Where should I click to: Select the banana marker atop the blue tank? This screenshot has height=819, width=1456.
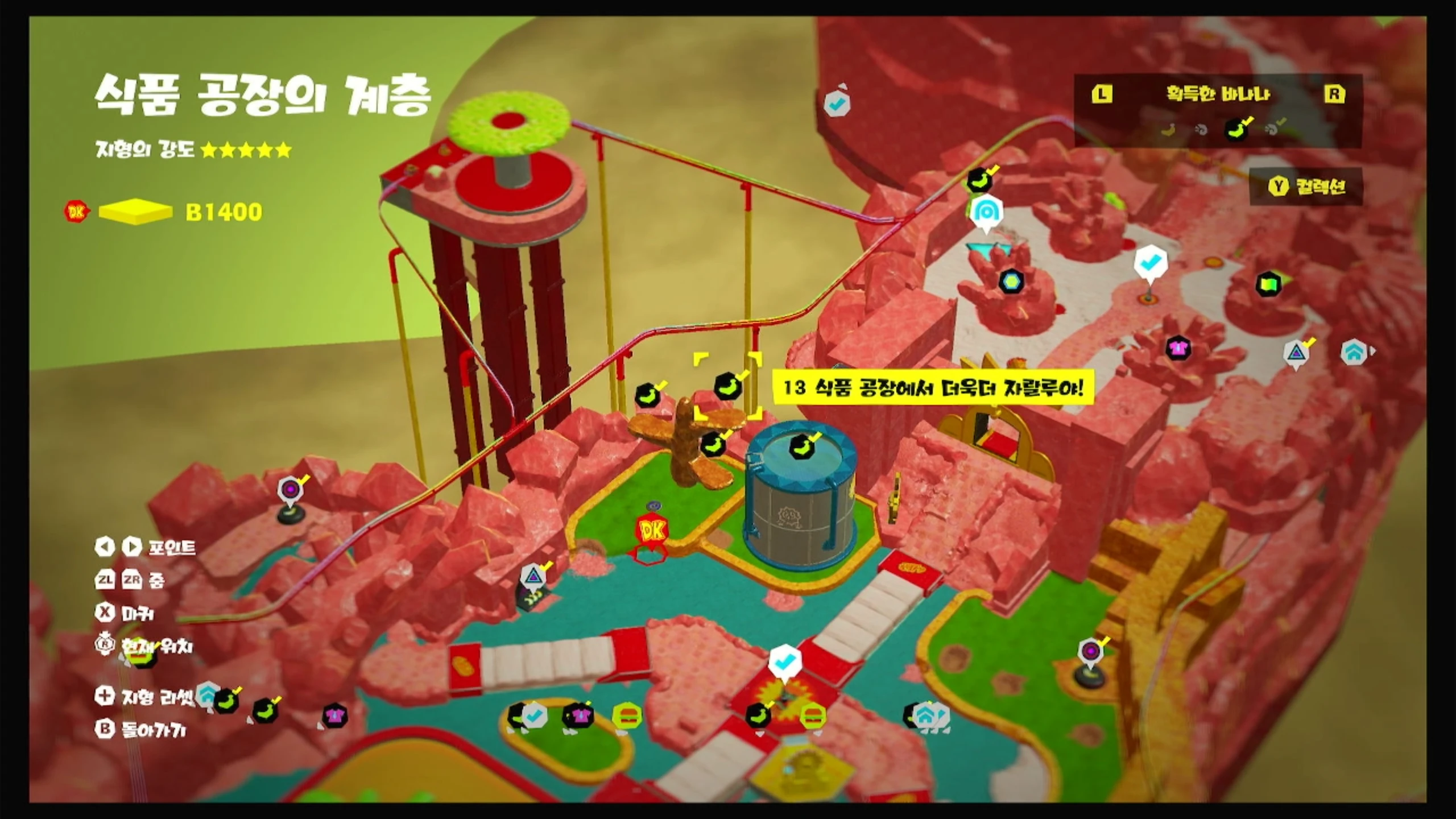pos(802,446)
